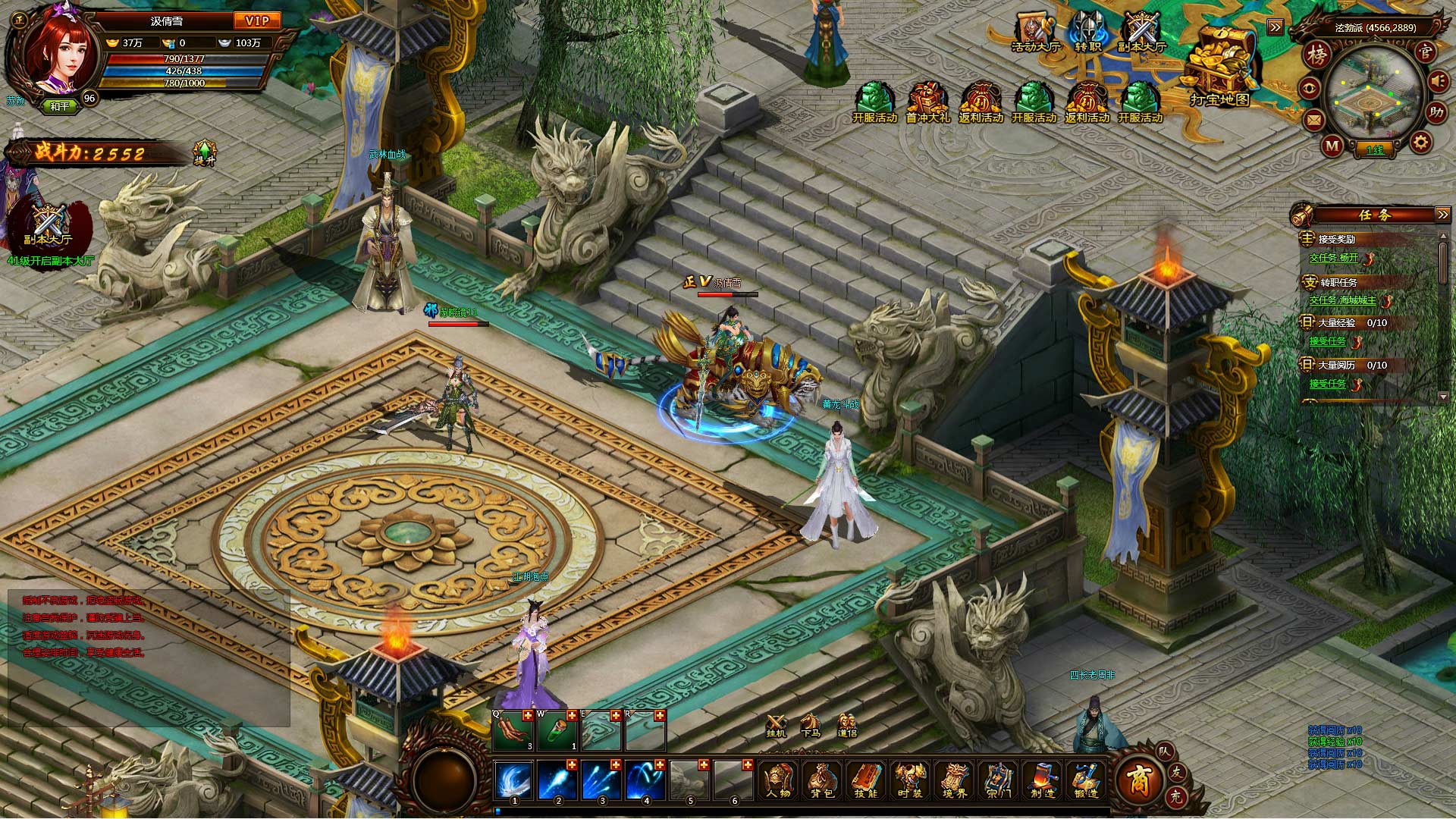
Task: Open settings with the gear button
Action: pos(1420,142)
